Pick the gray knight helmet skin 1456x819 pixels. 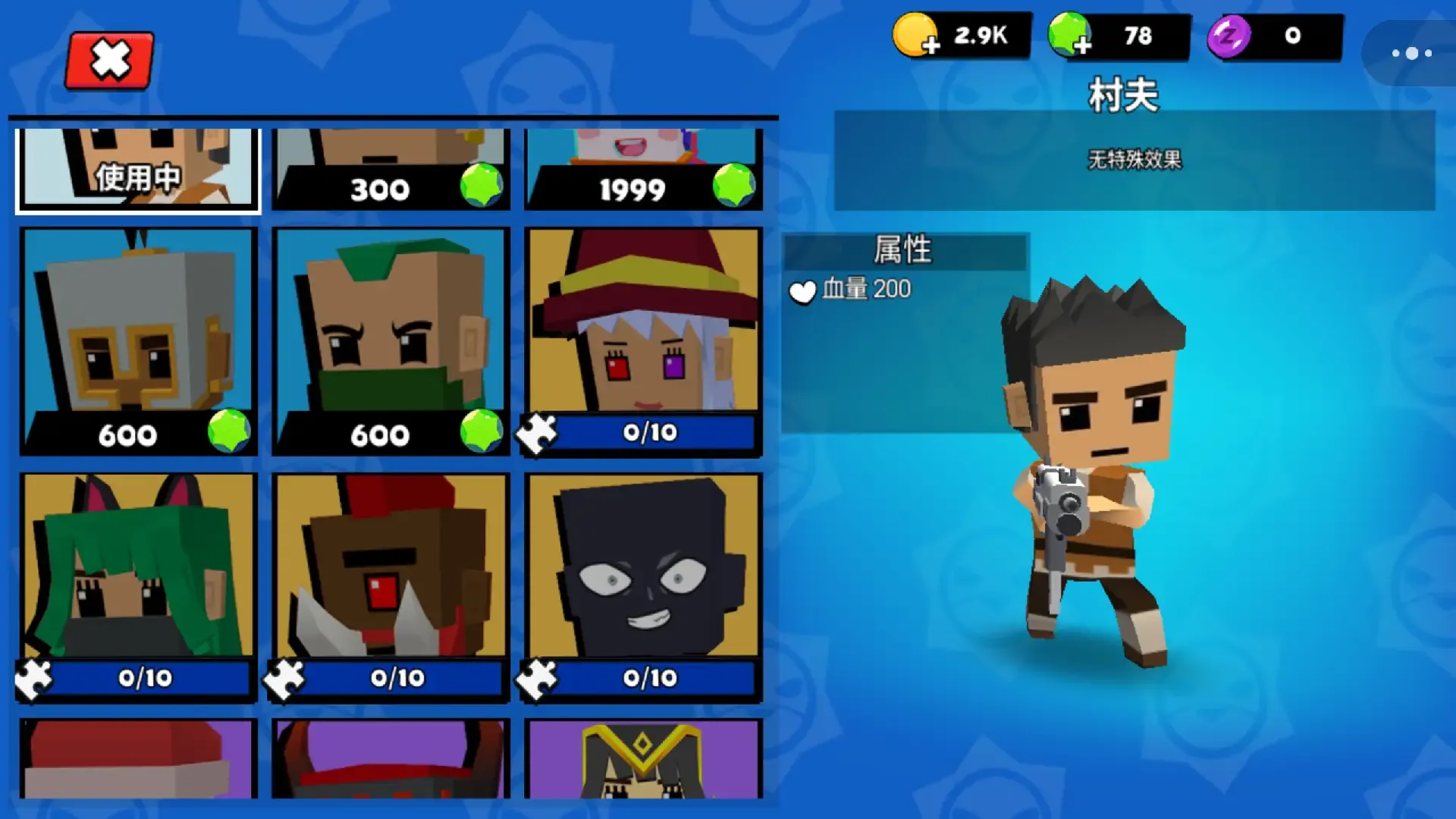coord(138,341)
